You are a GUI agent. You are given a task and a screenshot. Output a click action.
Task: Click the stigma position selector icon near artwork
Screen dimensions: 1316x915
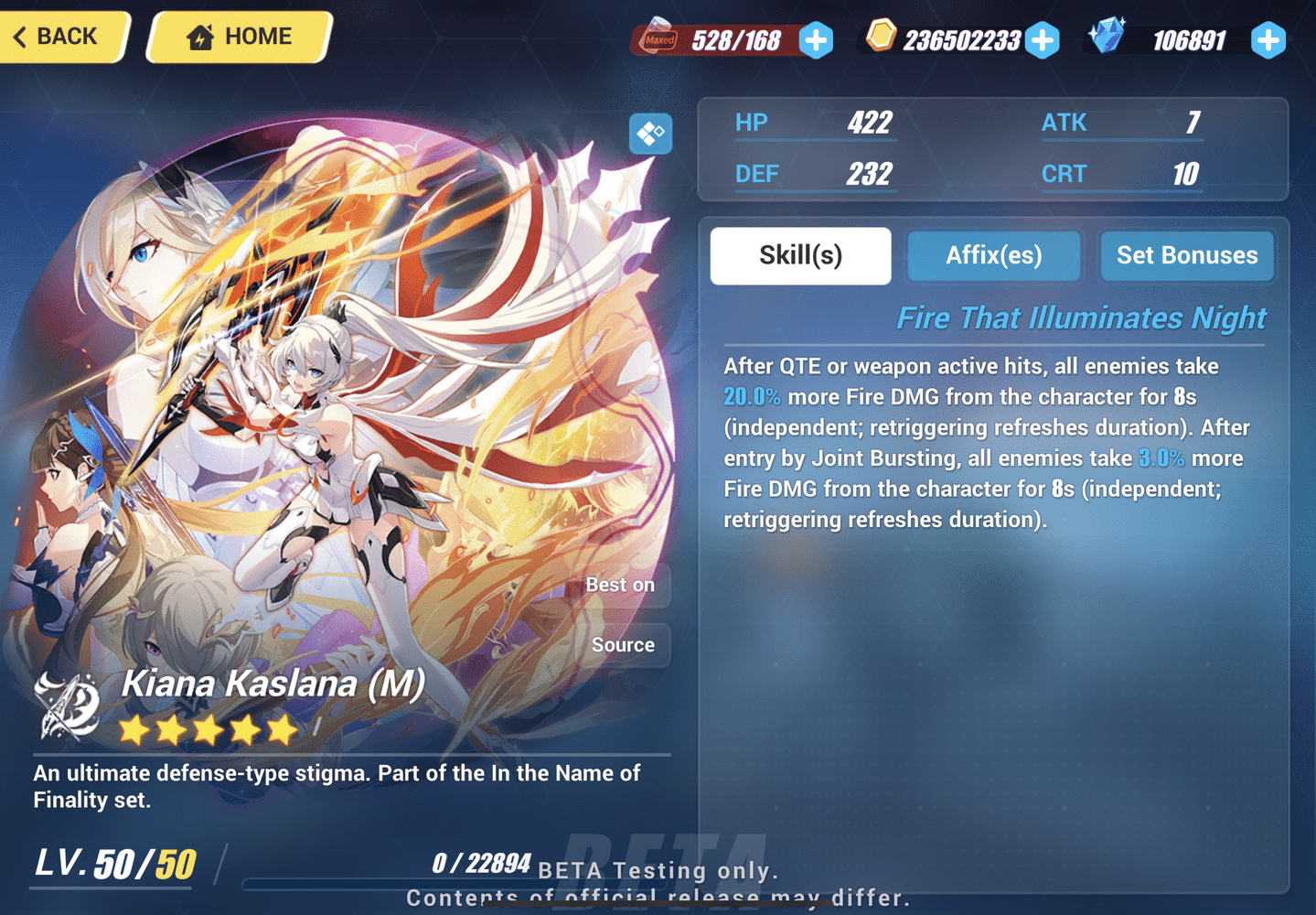coord(650,134)
